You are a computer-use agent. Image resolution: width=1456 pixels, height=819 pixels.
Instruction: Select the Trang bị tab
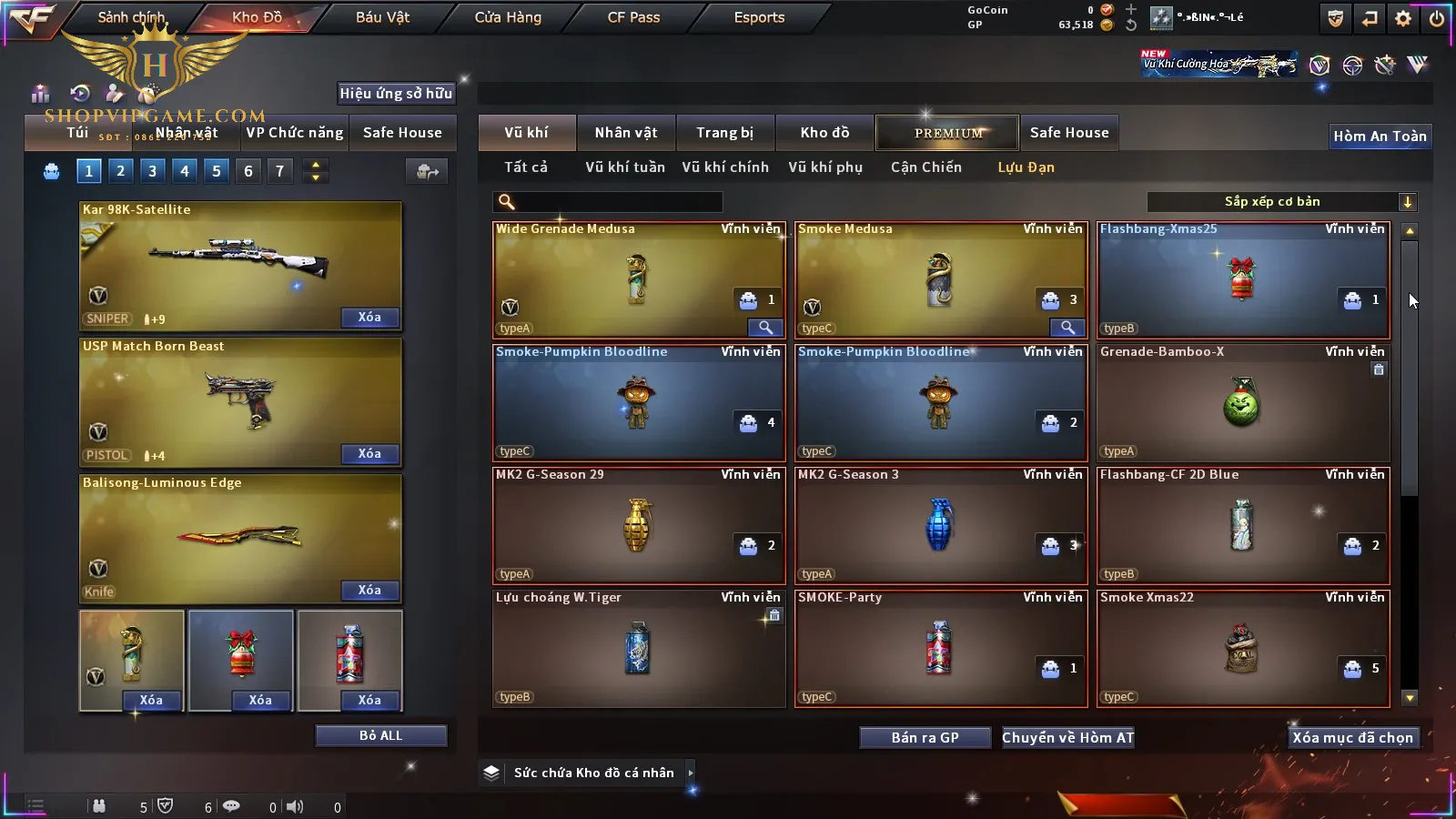tap(724, 133)
